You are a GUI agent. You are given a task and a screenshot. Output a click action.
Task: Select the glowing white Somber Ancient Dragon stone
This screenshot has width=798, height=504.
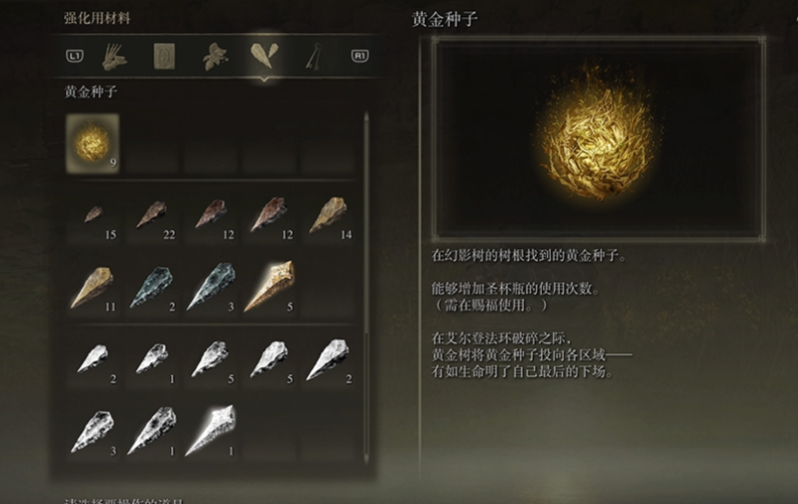click(210, 429)
